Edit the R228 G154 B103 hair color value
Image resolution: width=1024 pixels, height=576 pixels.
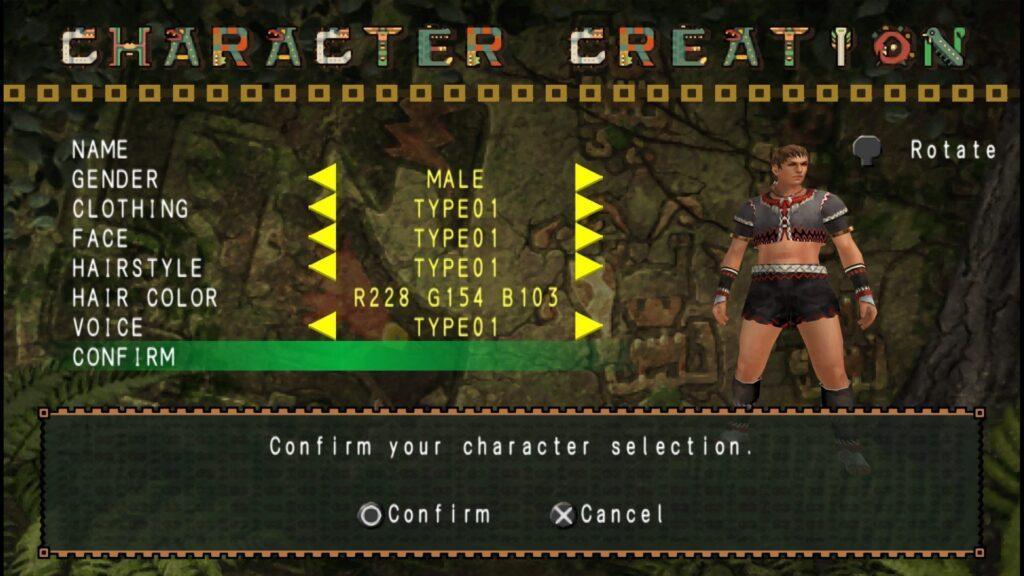pos(455,298)
